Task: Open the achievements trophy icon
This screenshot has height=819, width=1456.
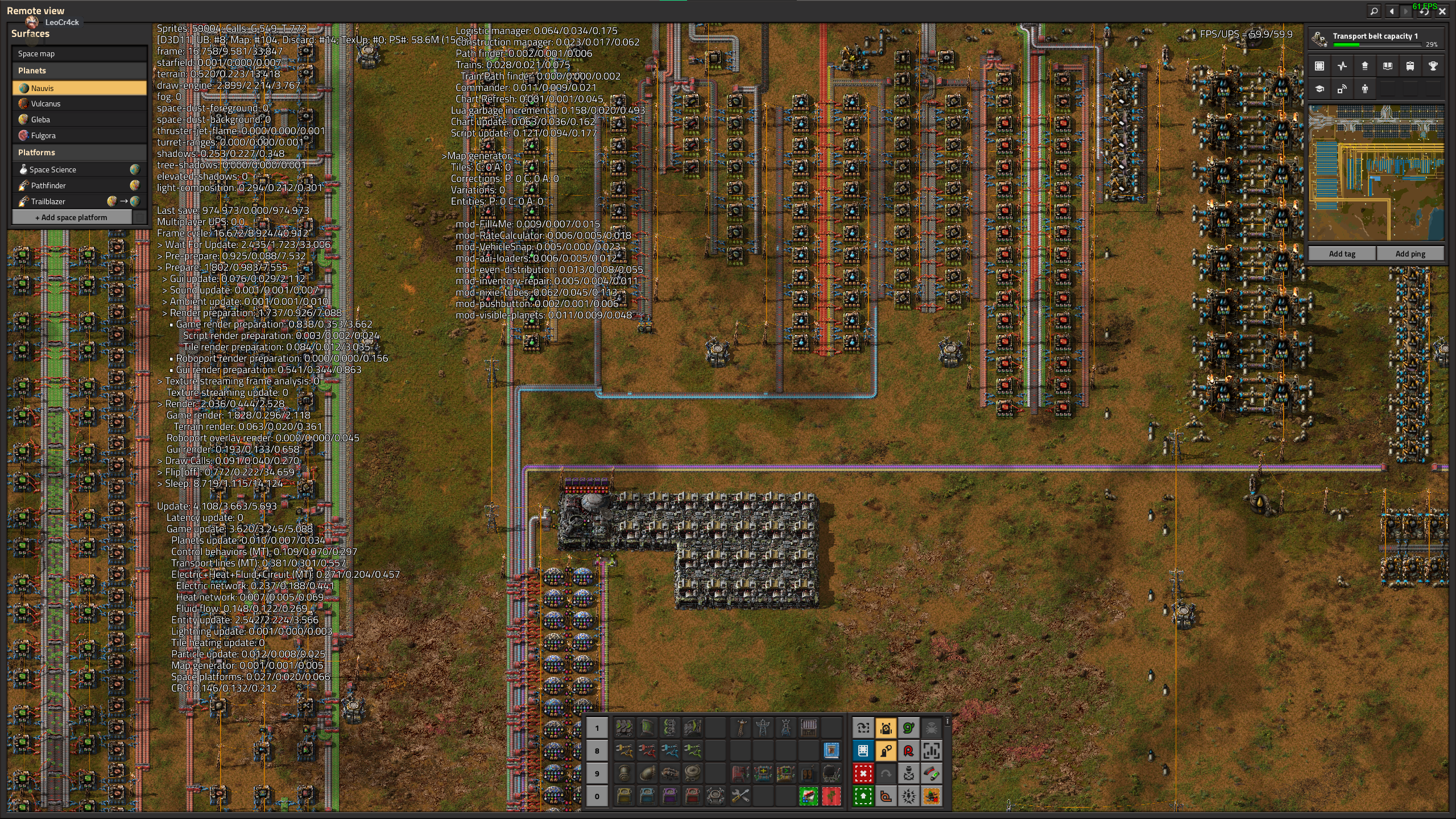Action: pos(1433,66)
